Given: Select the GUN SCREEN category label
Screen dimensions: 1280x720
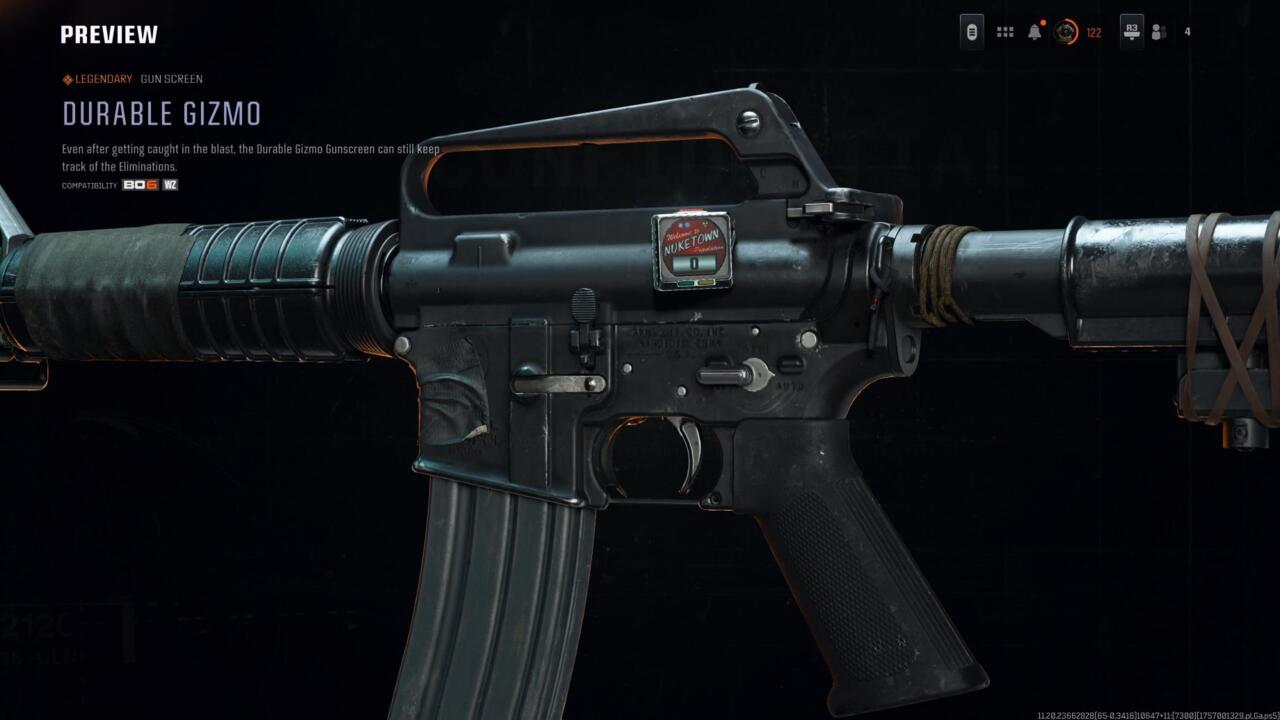Looking at the screenshot, I should click(171, 78).
